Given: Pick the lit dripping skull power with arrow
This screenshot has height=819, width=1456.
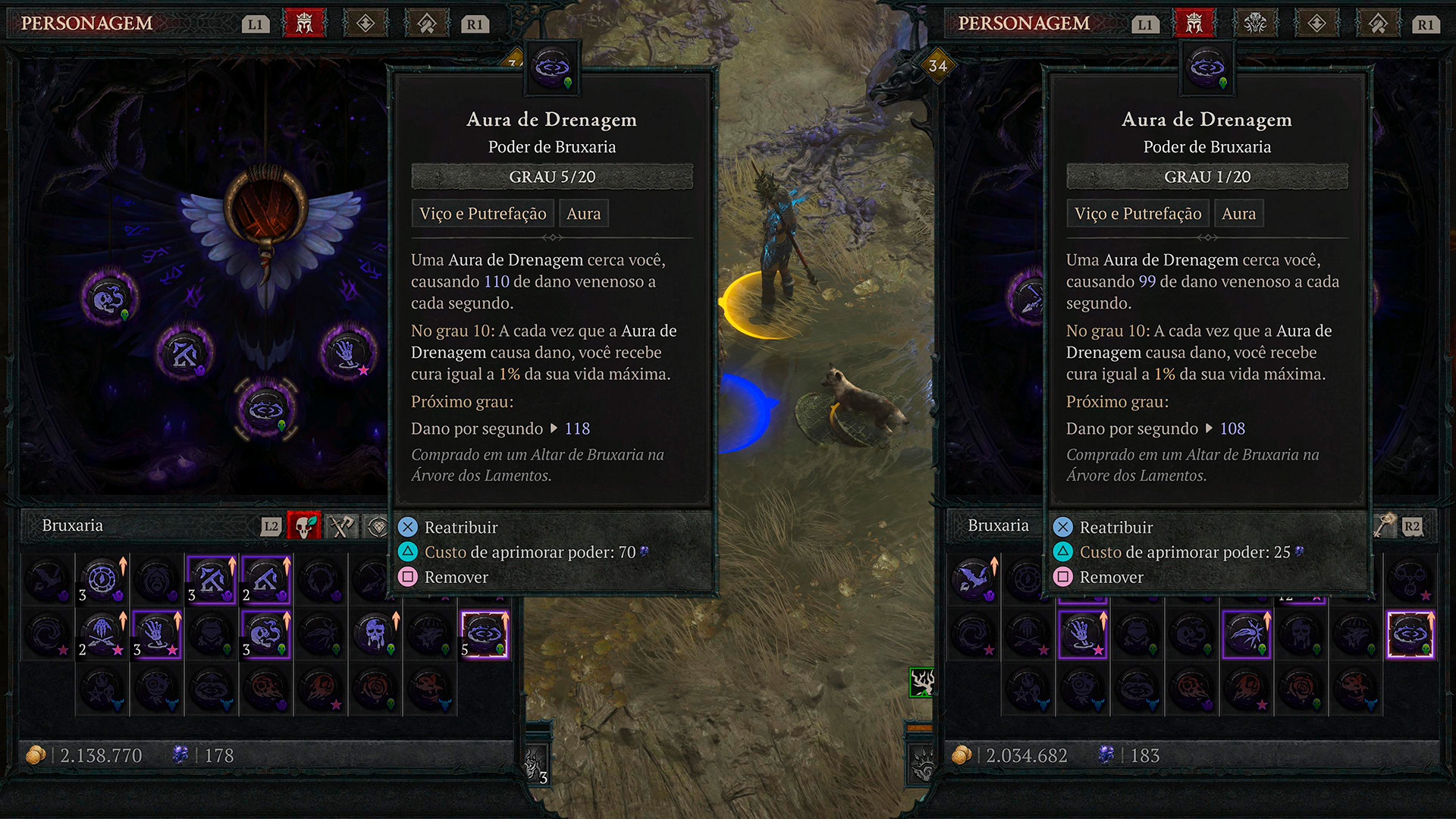Looking at the screenshot, I should coord(375,634).
